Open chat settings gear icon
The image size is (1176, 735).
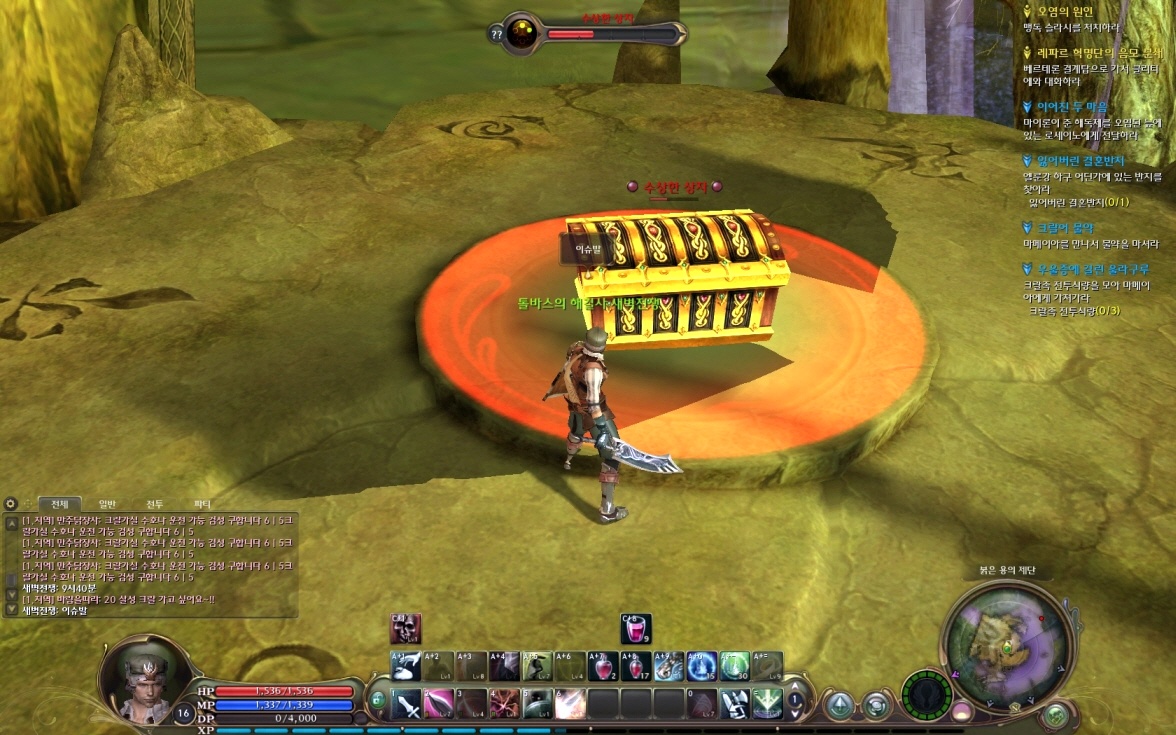point(11,504)
